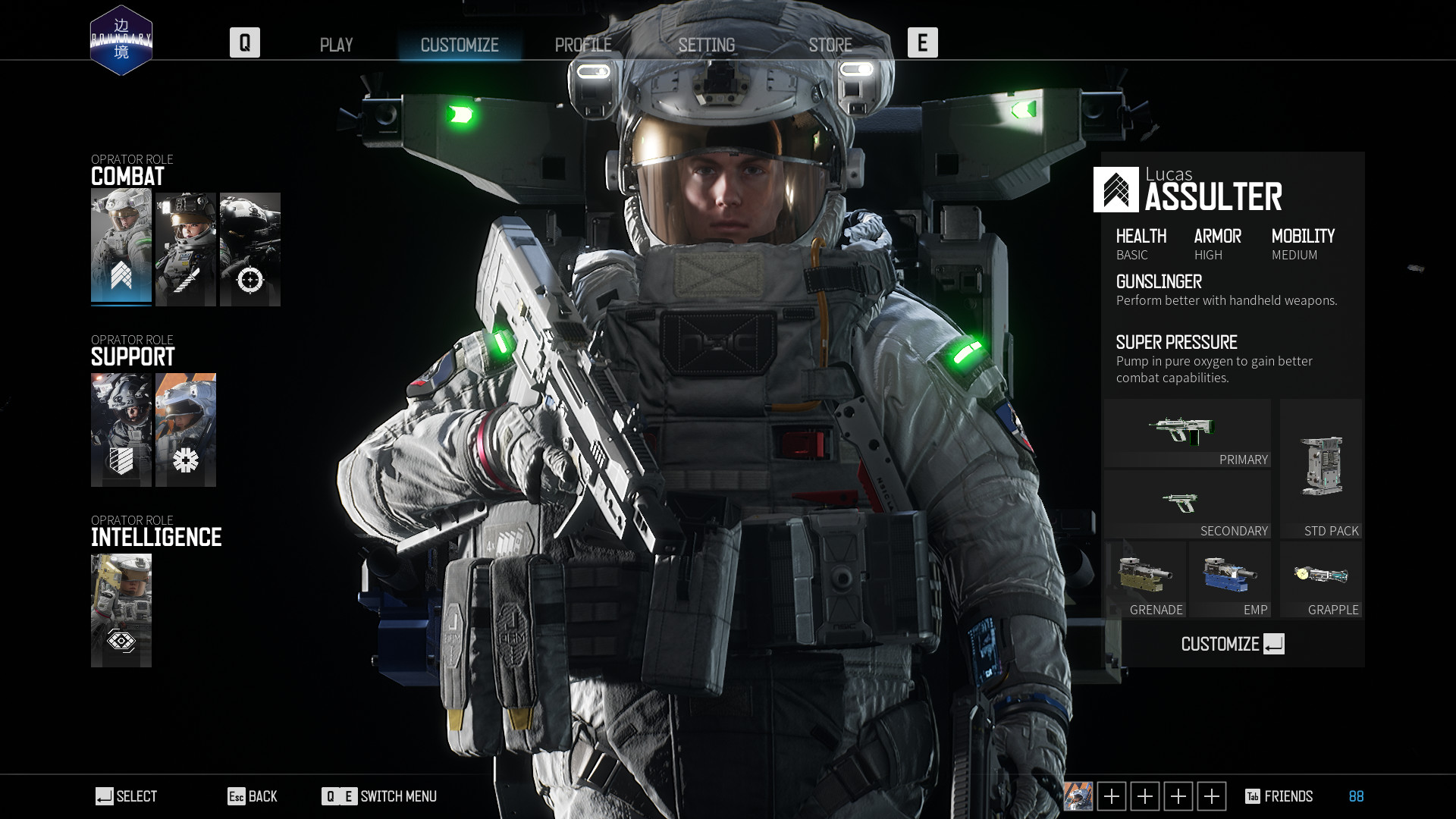Pick the crosshair sniper combat operator
Screen dimensions: 1456x819
[x=250, y=249]
